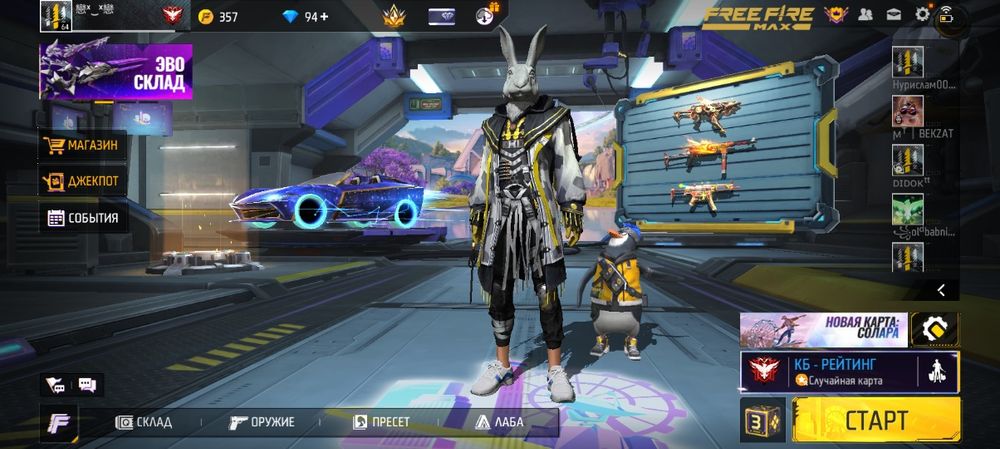Viewport: 1000px width, 449px height.
Task: Show the СОБЫТИЯ events list
Action: point(84,217)
